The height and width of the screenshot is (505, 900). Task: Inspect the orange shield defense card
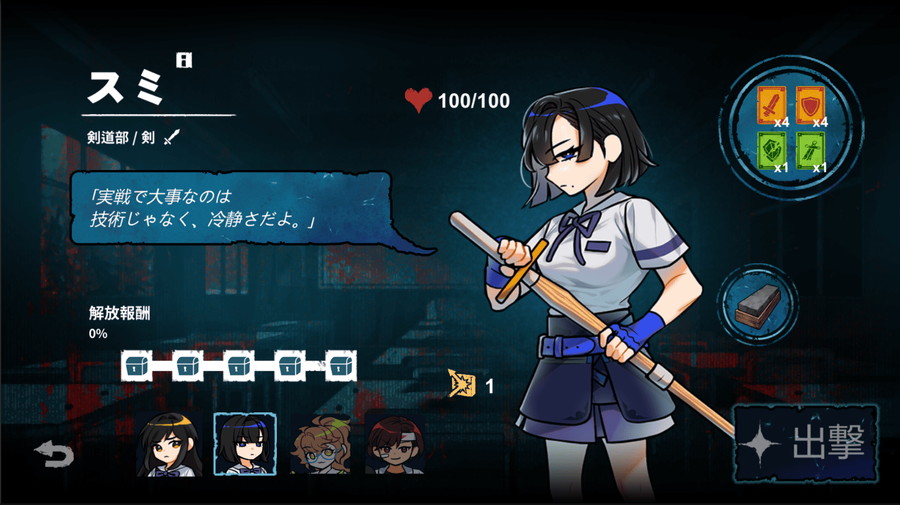(812, 103)
